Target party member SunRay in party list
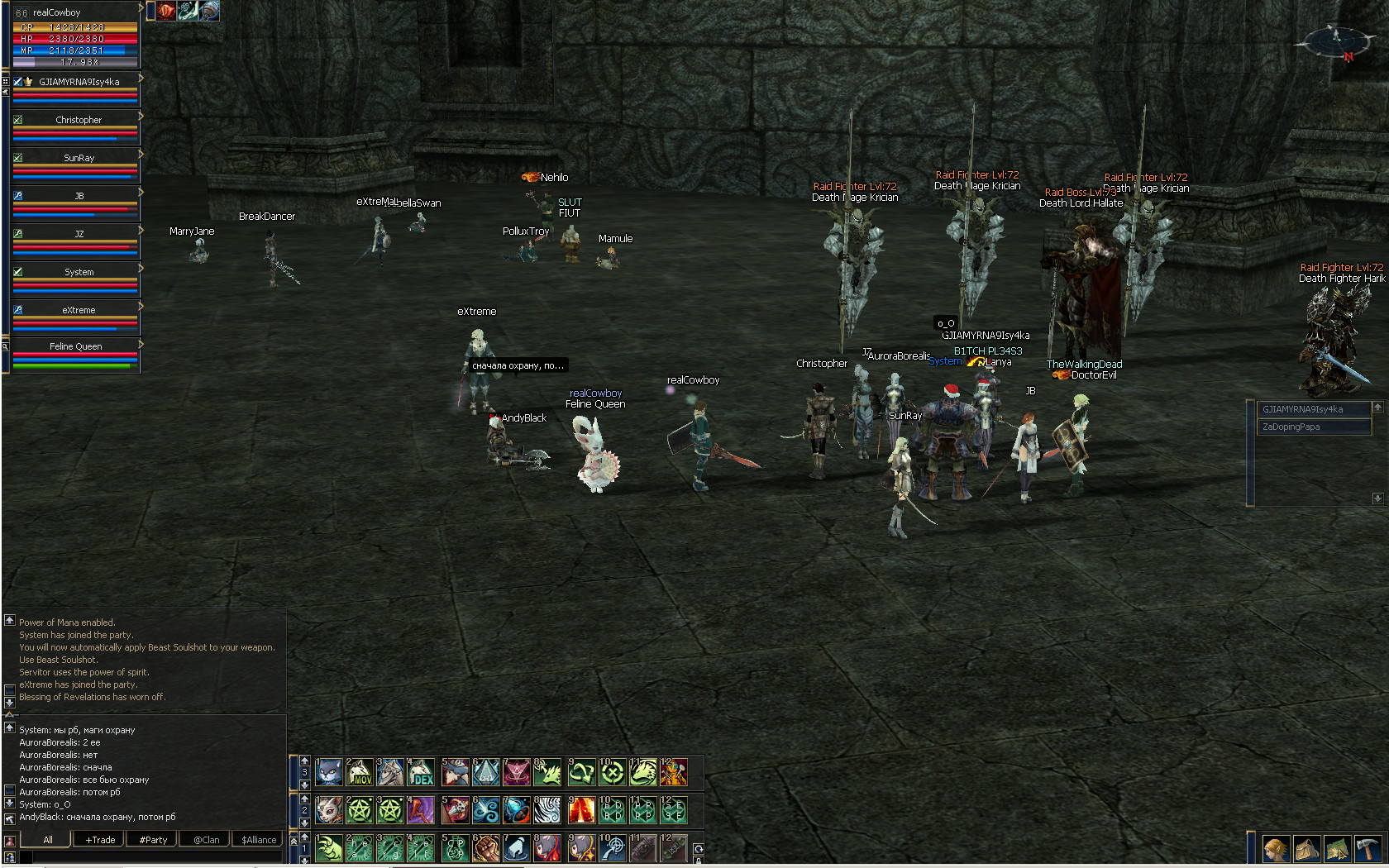The image size is (1389, 868). coord(78,158)
